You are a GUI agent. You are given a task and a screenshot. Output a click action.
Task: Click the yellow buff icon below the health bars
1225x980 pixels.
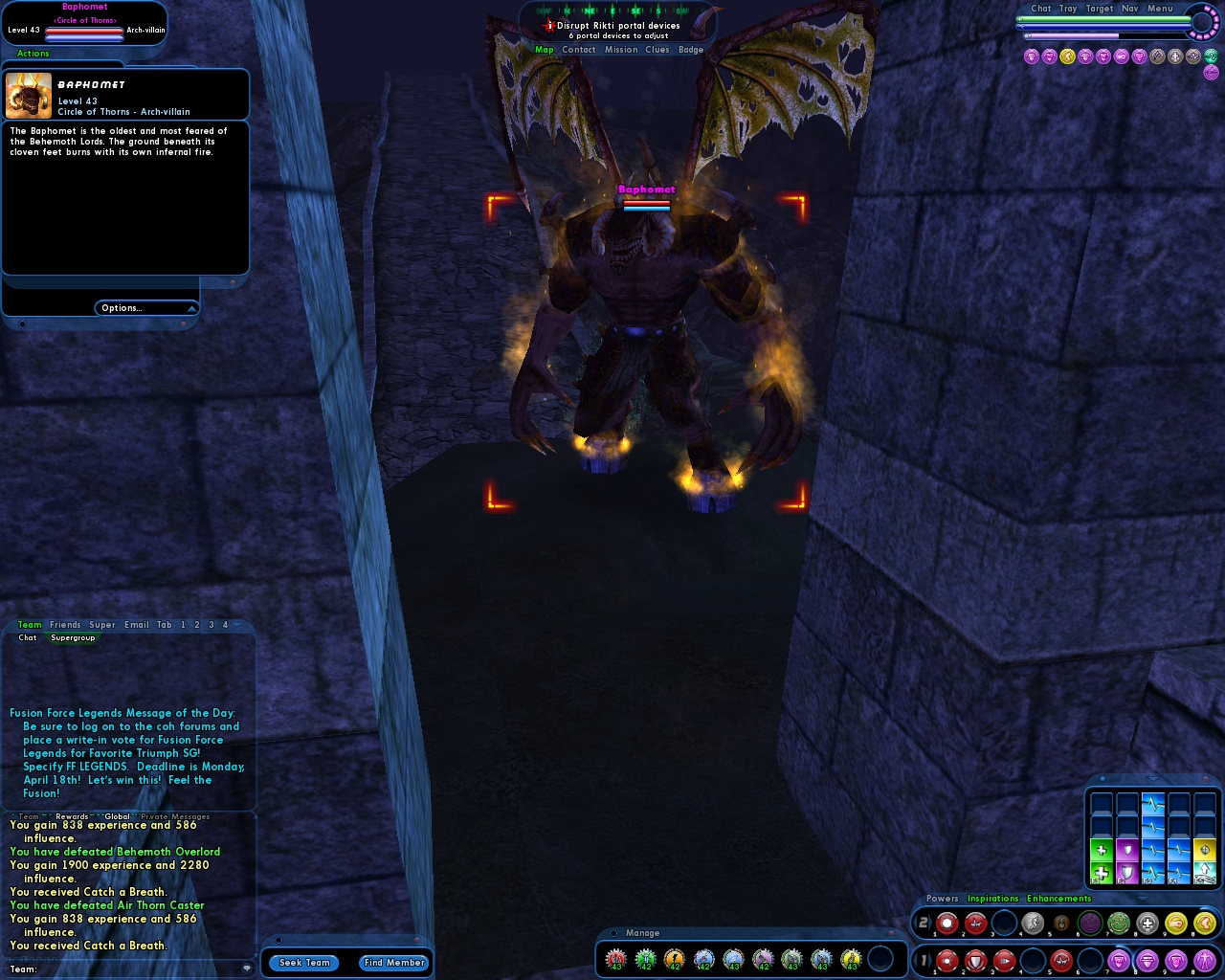(x=1066, y=56)
